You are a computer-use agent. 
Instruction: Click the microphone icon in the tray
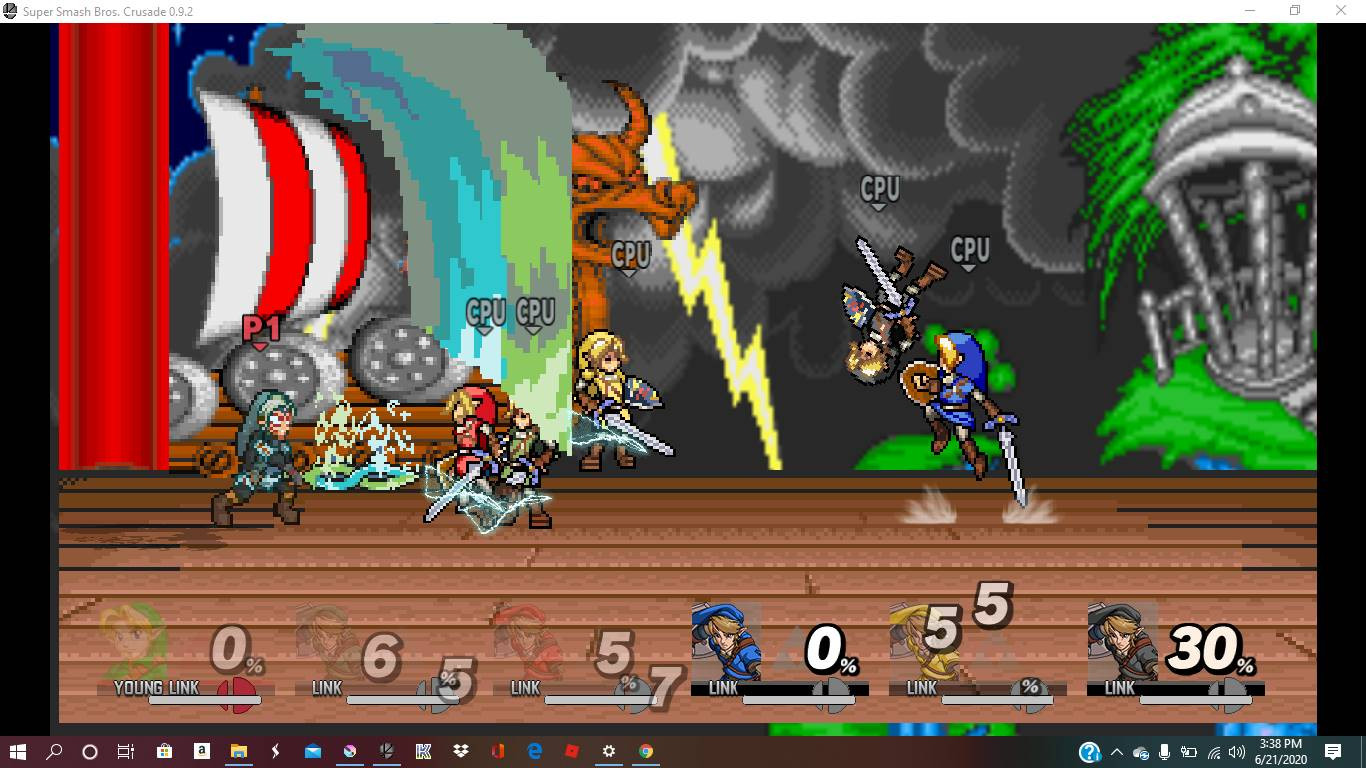[x=1163, y=752]
